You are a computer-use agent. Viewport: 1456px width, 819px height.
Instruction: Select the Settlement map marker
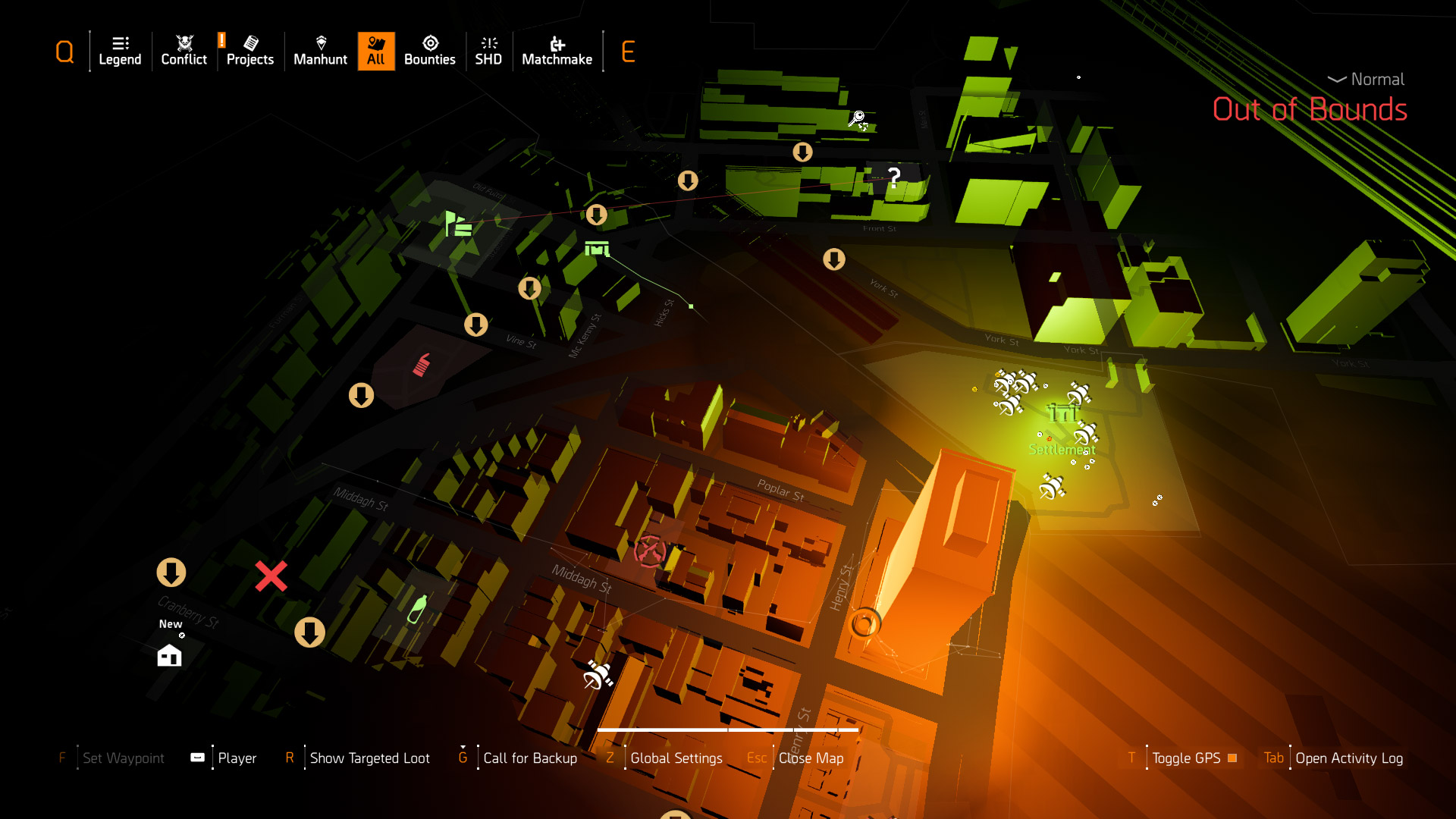tap(1062, 416)
